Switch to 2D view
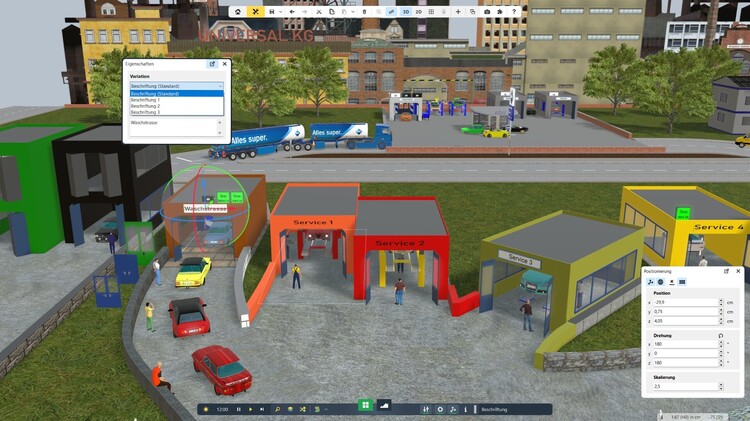 (x=418, y=11)
